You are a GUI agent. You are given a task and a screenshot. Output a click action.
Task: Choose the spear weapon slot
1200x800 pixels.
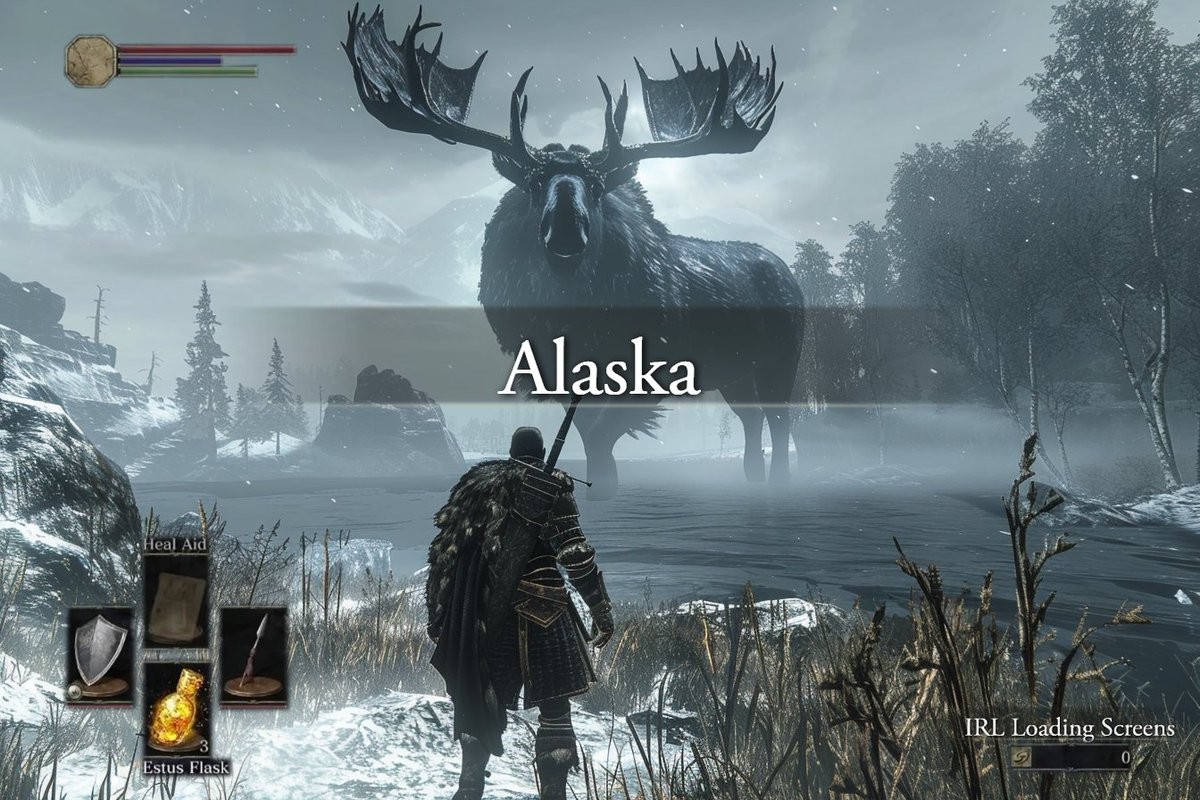point(253,655)
